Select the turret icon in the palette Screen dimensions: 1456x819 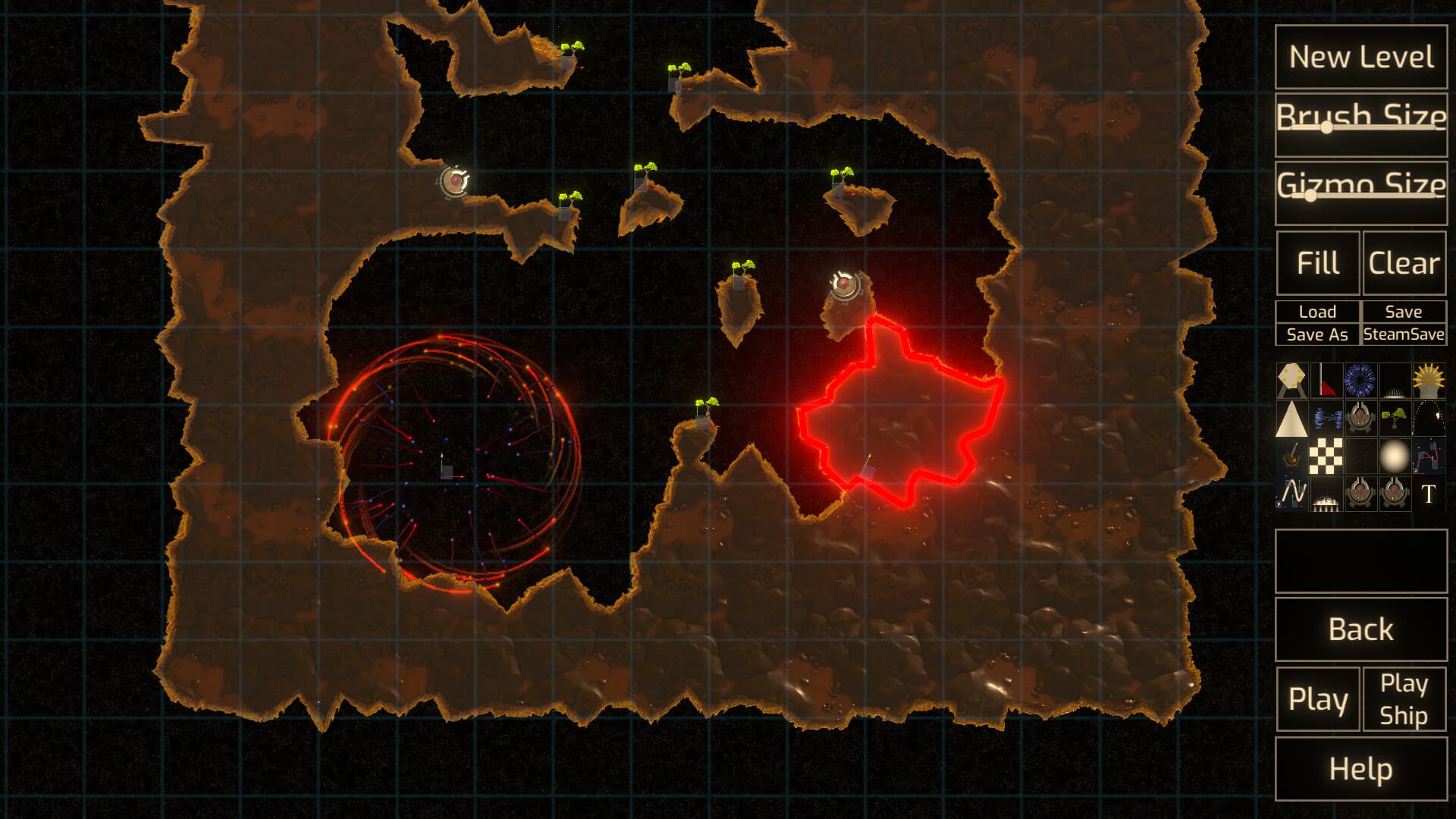1361,418
